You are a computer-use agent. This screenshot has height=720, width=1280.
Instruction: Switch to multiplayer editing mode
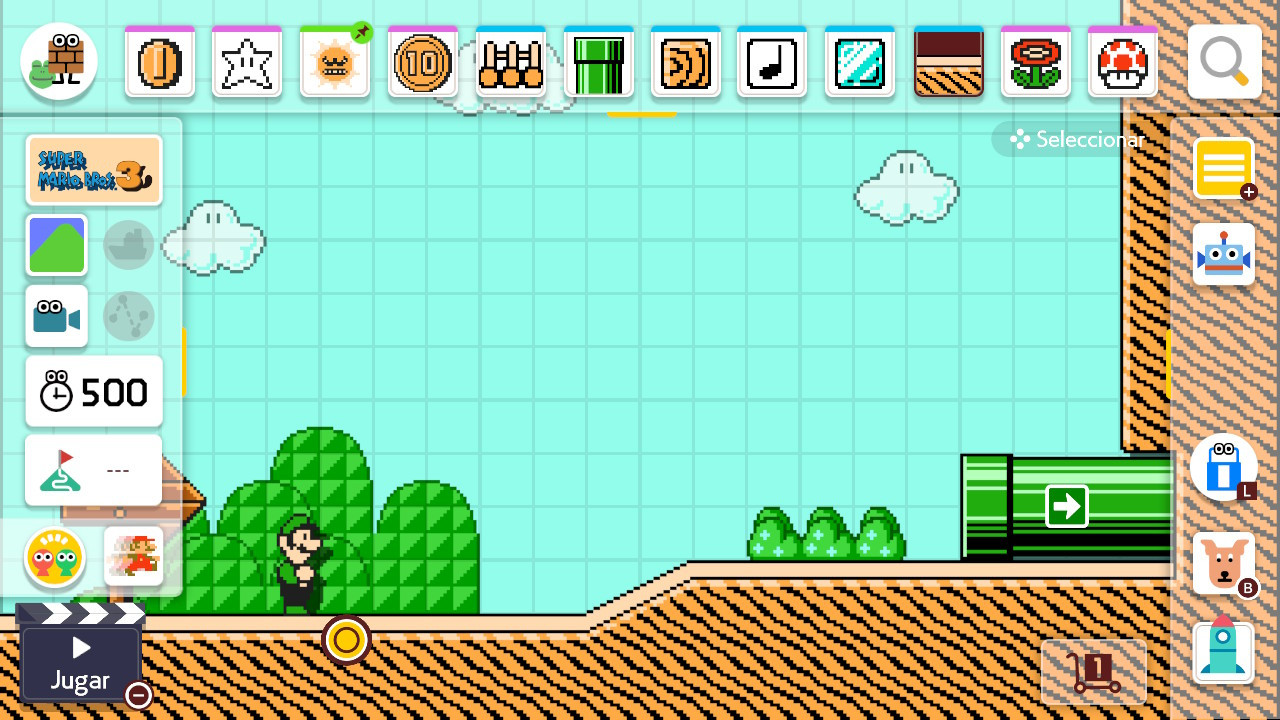pos(56,559)
